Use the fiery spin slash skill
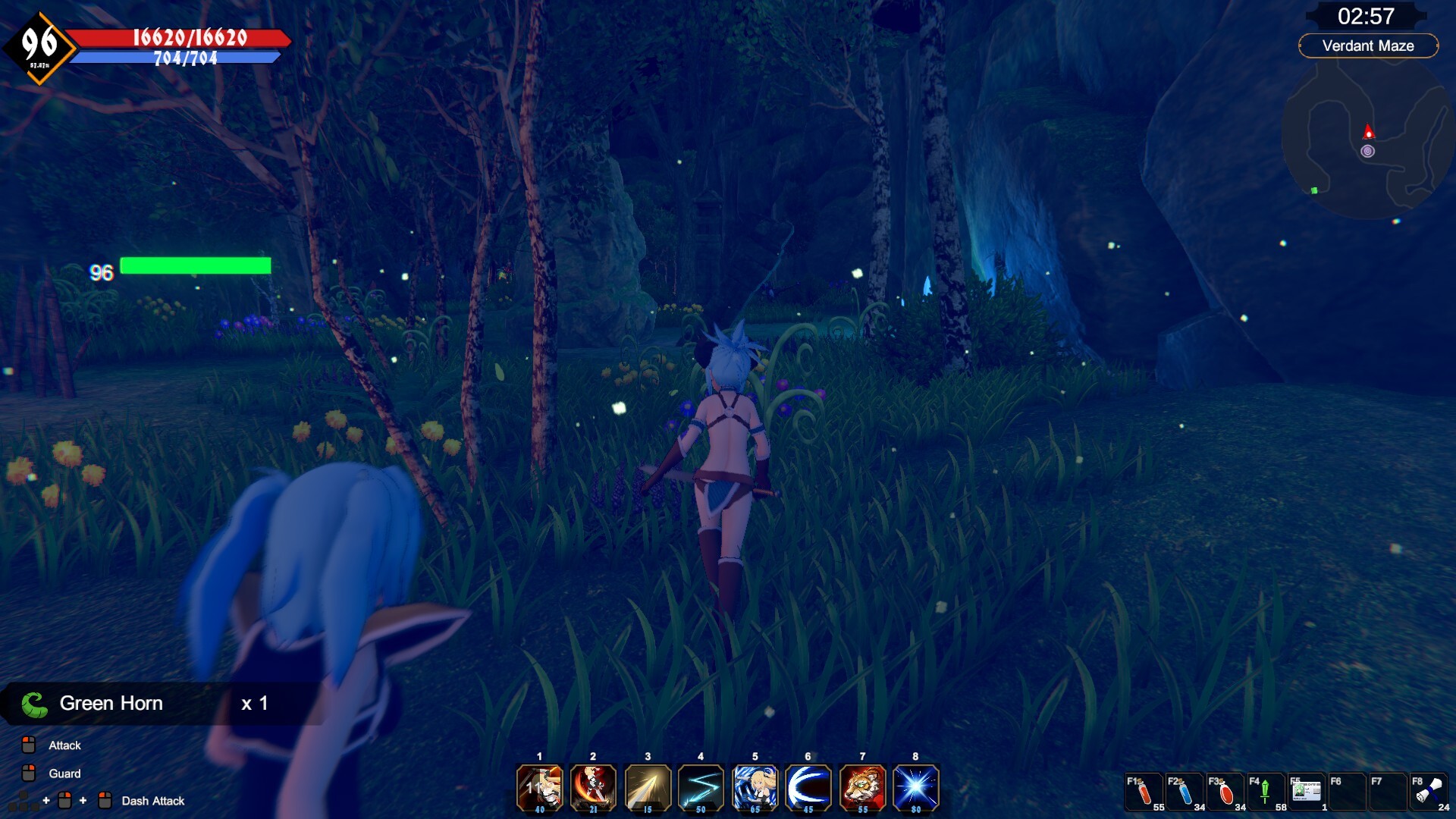The width and height of the screenshot is (1456, 819). point(593,789)
